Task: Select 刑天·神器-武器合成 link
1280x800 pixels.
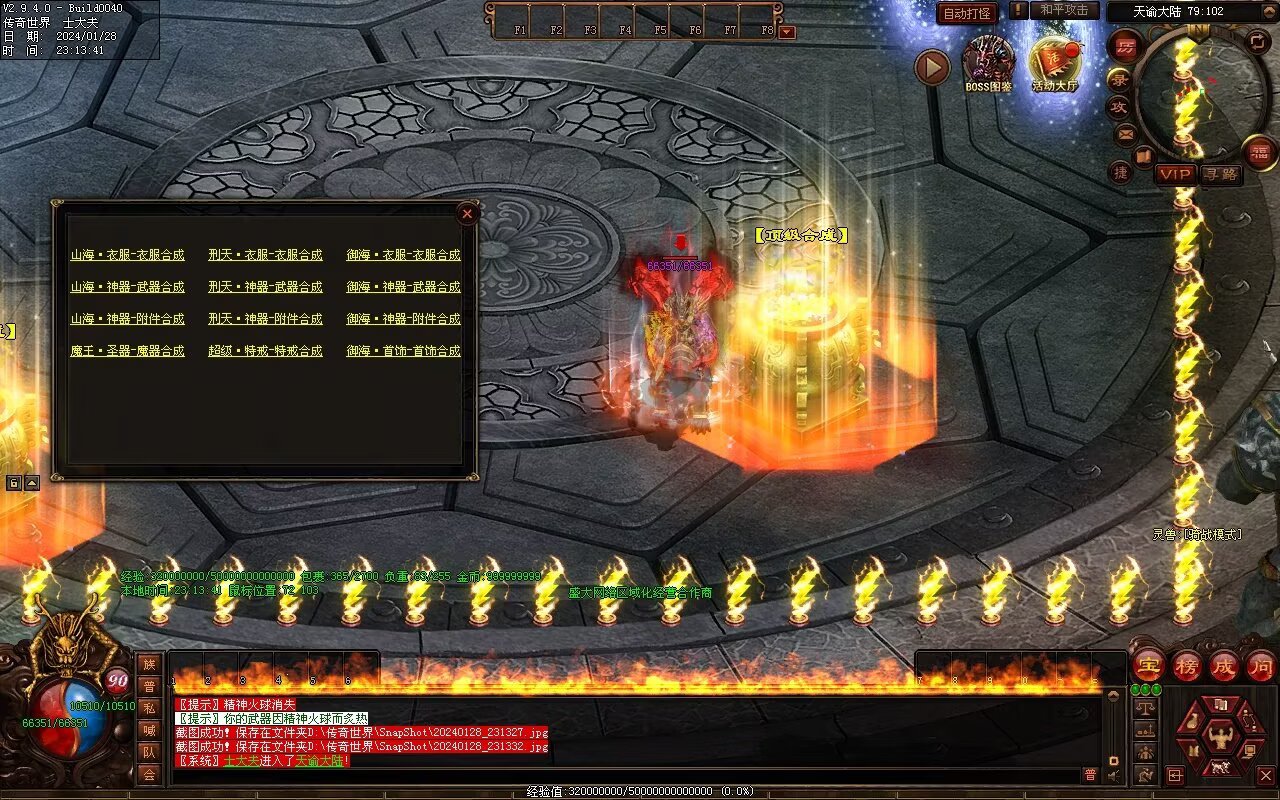Action: point(265,287)
